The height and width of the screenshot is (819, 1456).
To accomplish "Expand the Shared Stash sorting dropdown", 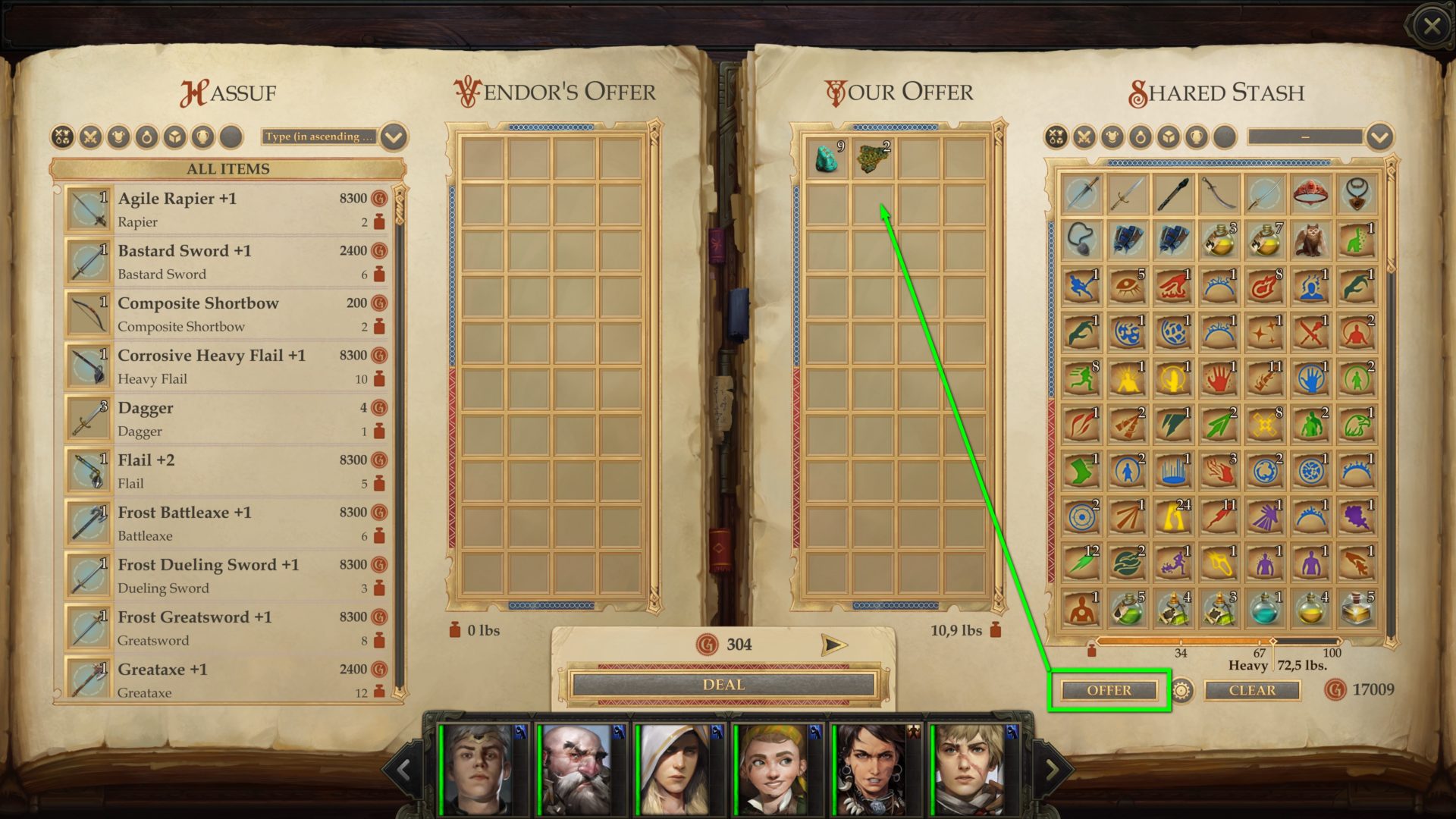I will [1304, 137].
